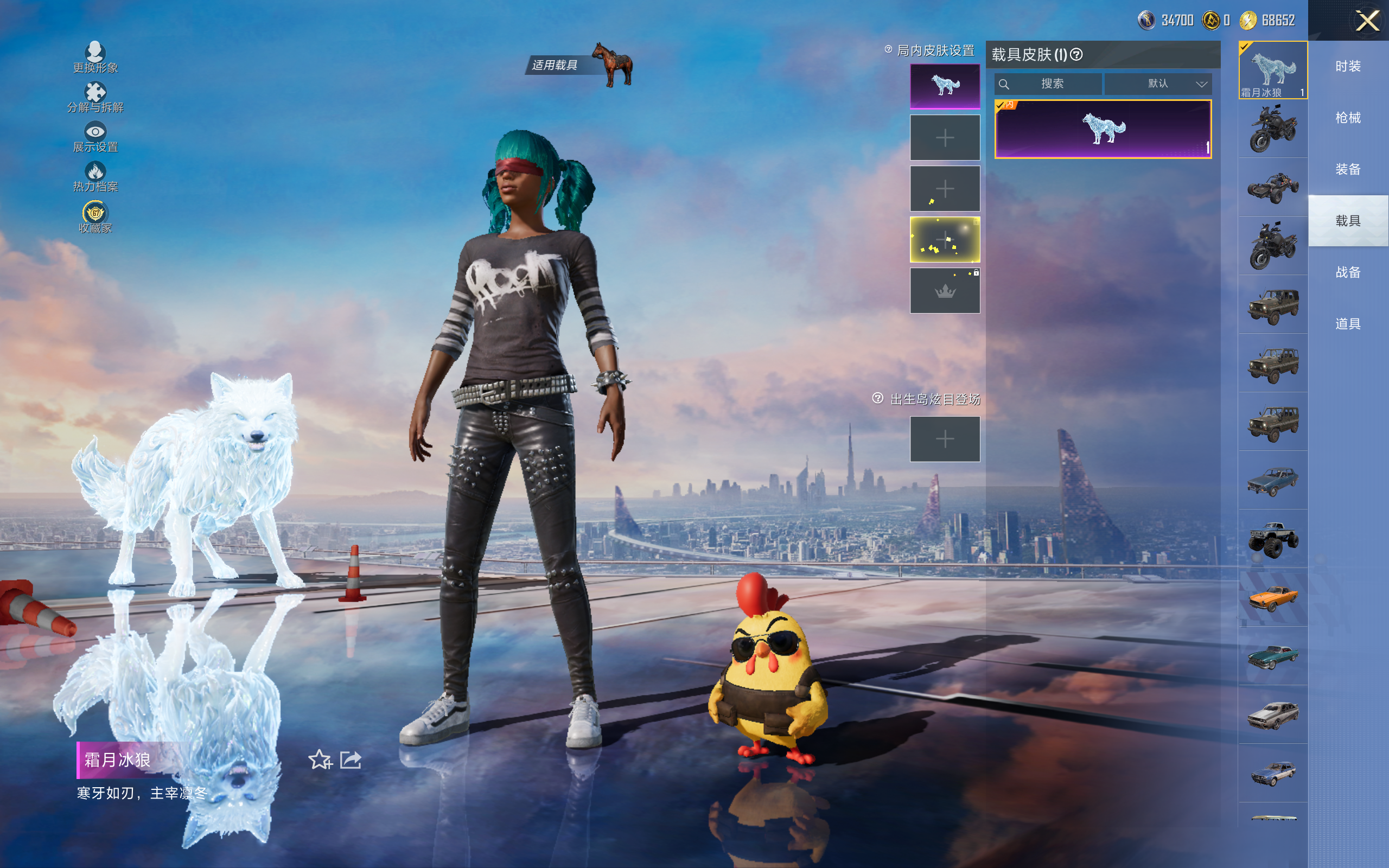
Task: Share the skin via arrow icon
Action: pos(351,760)
